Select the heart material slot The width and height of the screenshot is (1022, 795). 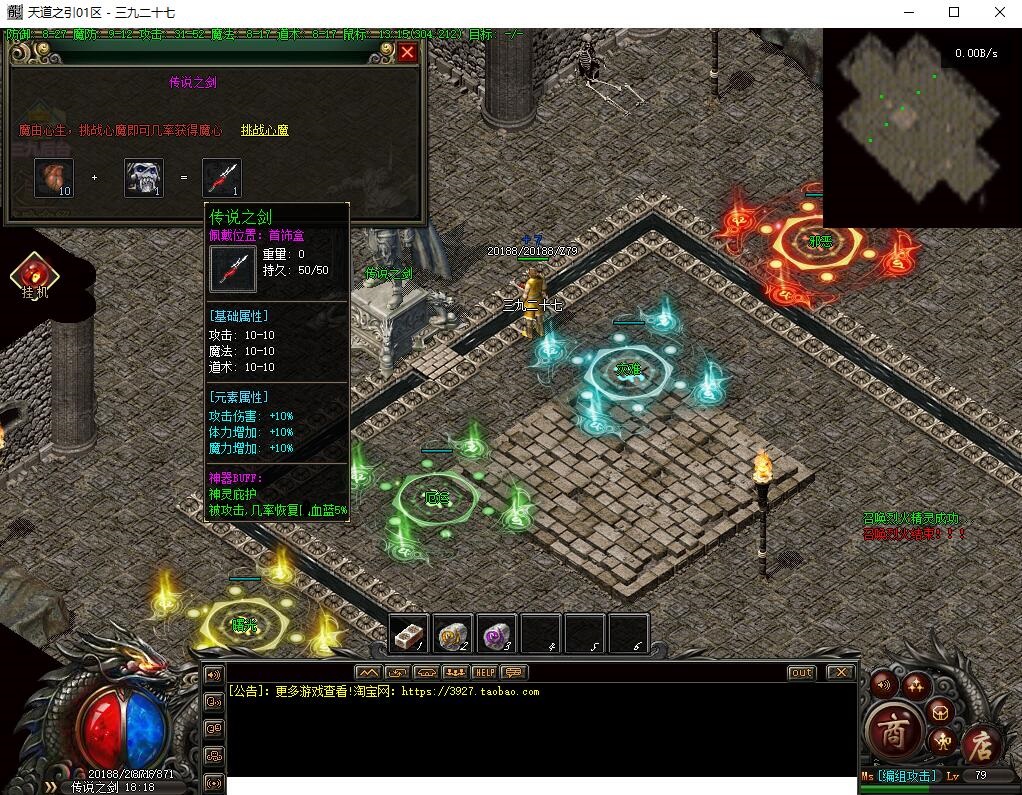click(54, 177)
